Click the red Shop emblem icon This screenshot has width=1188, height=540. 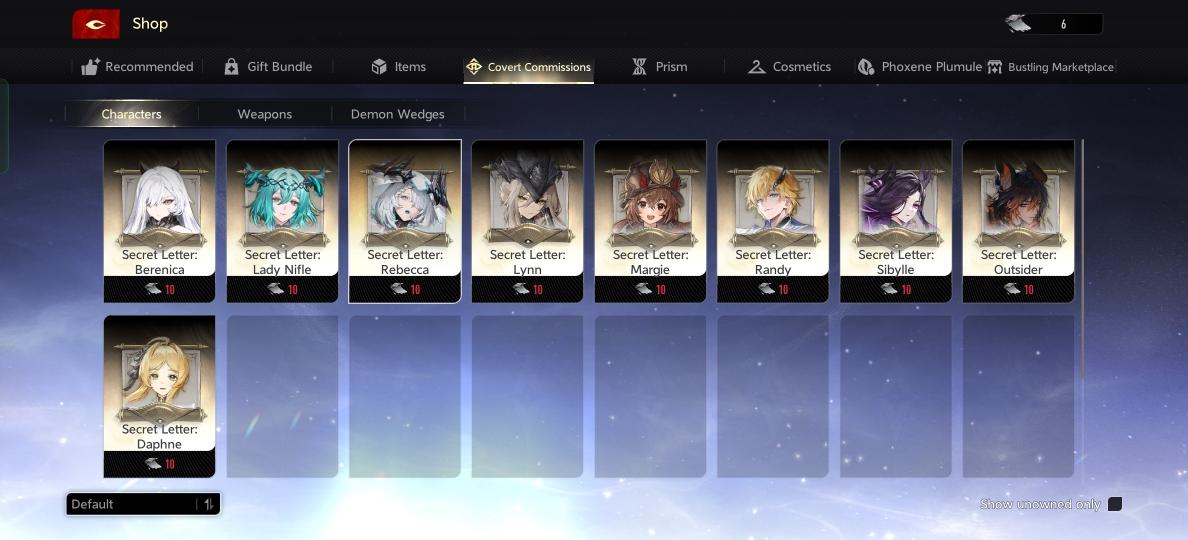pos(96,24)
